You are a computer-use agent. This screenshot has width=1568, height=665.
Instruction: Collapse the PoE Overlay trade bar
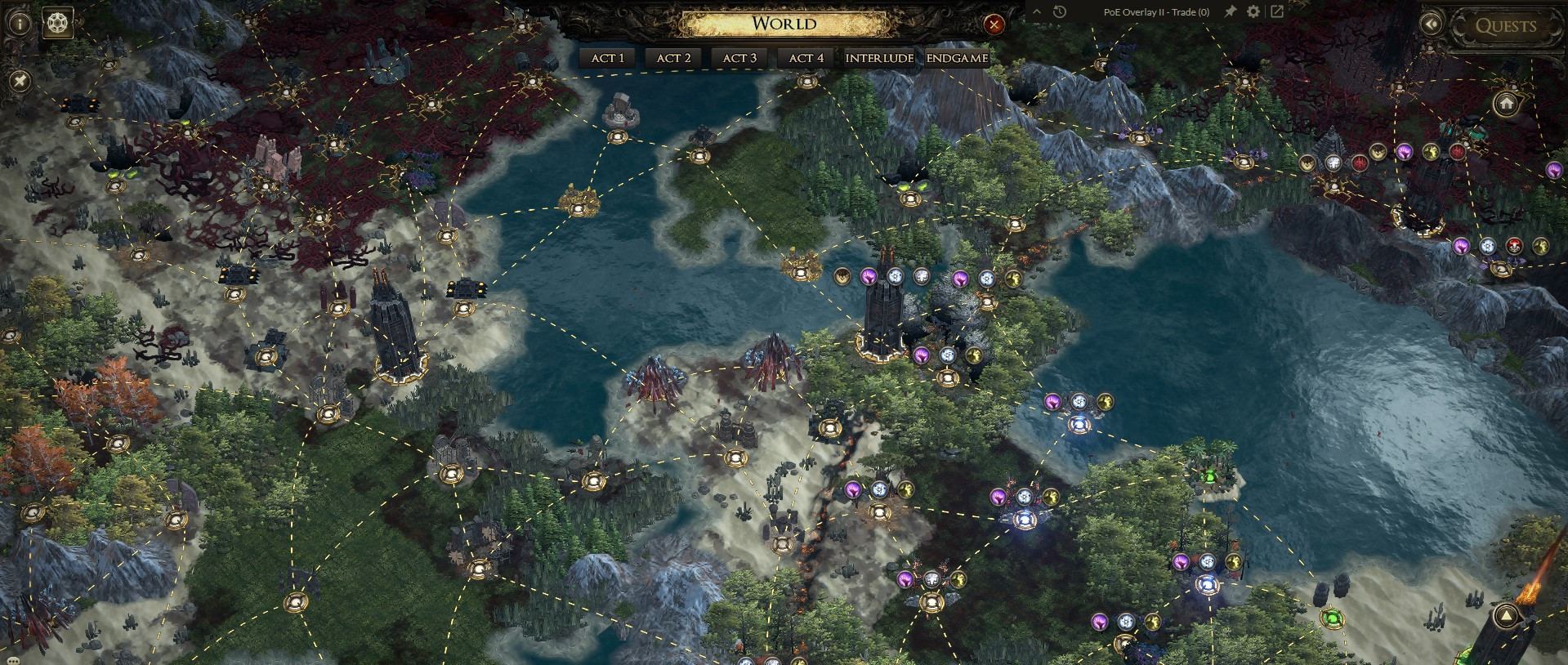[1038, 11]
